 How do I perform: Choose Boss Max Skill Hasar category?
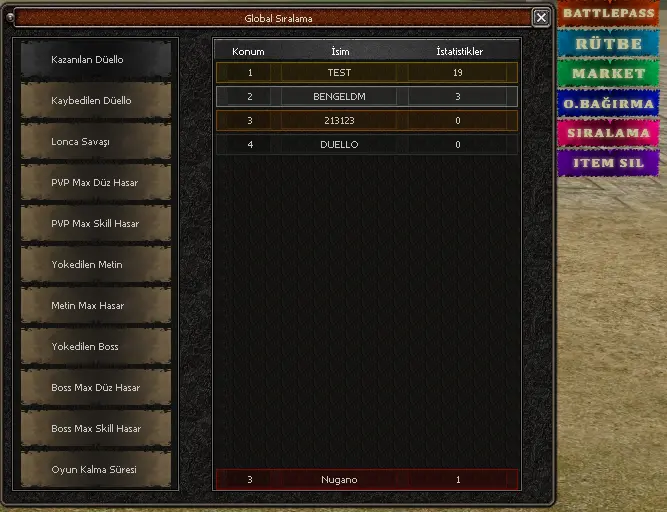96,429
